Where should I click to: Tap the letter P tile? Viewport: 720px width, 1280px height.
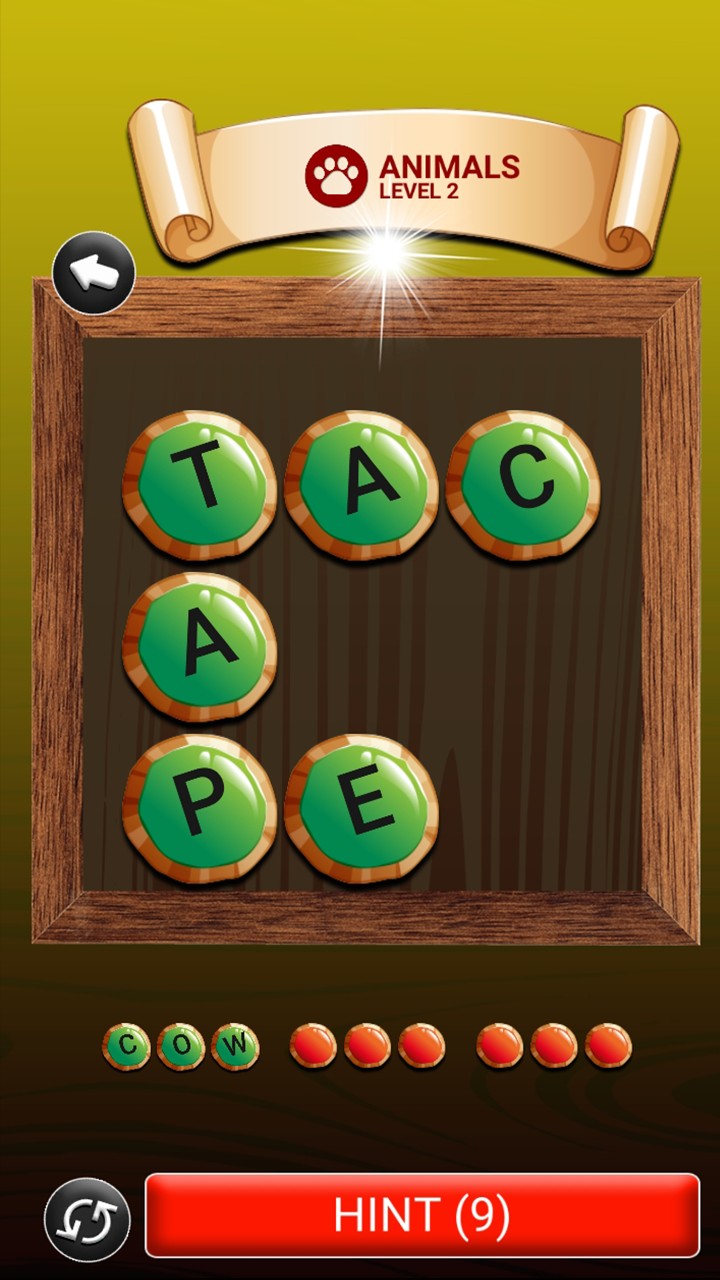[200, 808]
